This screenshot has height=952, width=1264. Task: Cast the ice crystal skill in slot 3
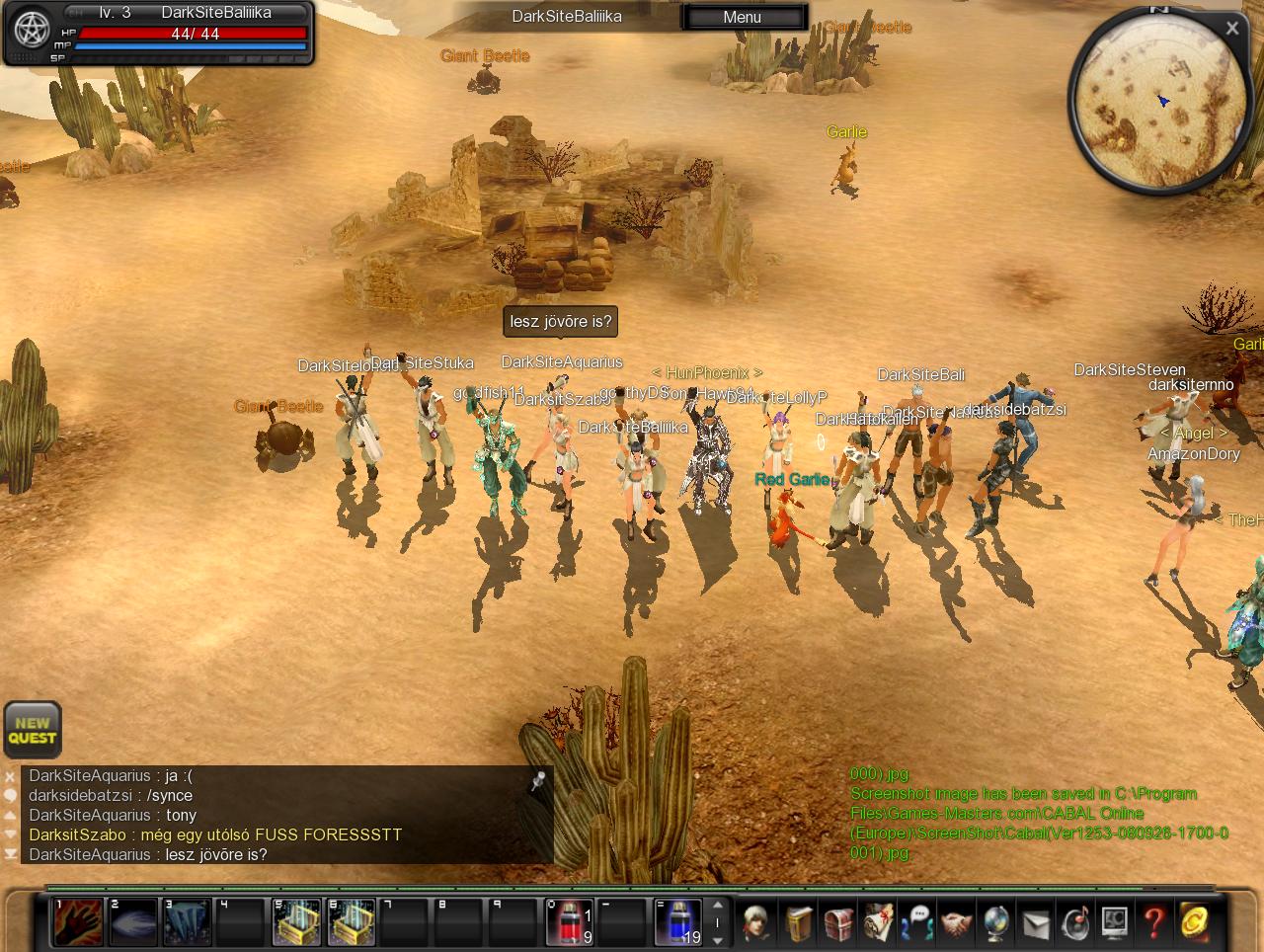(x=187, y=922)
